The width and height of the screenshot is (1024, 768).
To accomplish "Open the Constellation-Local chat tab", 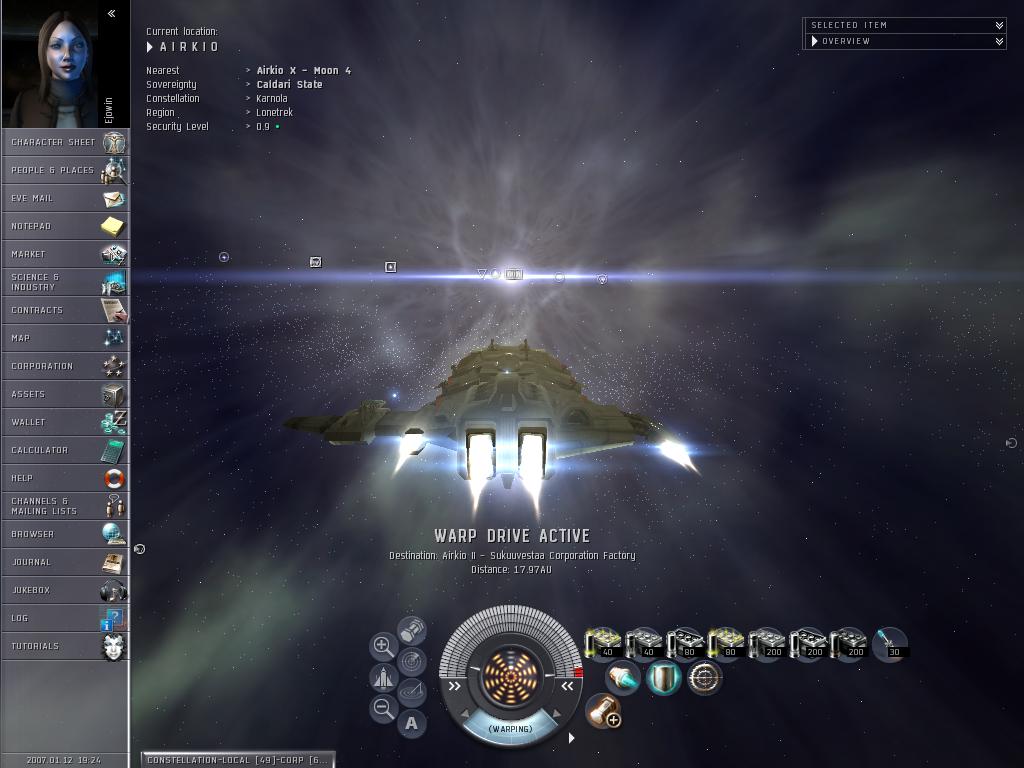I will pyautogui.click(x=236, y=760).
